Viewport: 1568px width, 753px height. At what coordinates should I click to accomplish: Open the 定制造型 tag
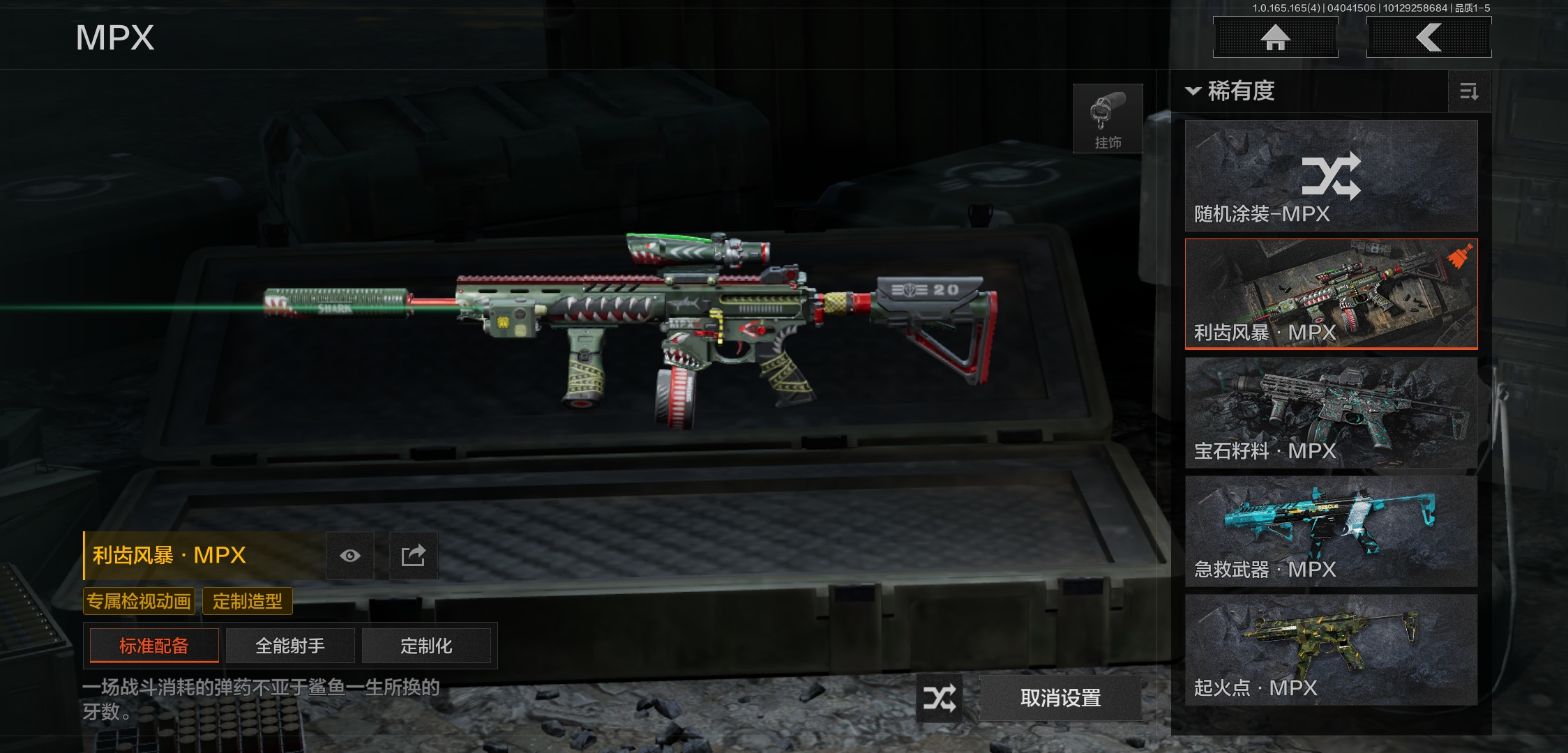[x=248, y=601]
